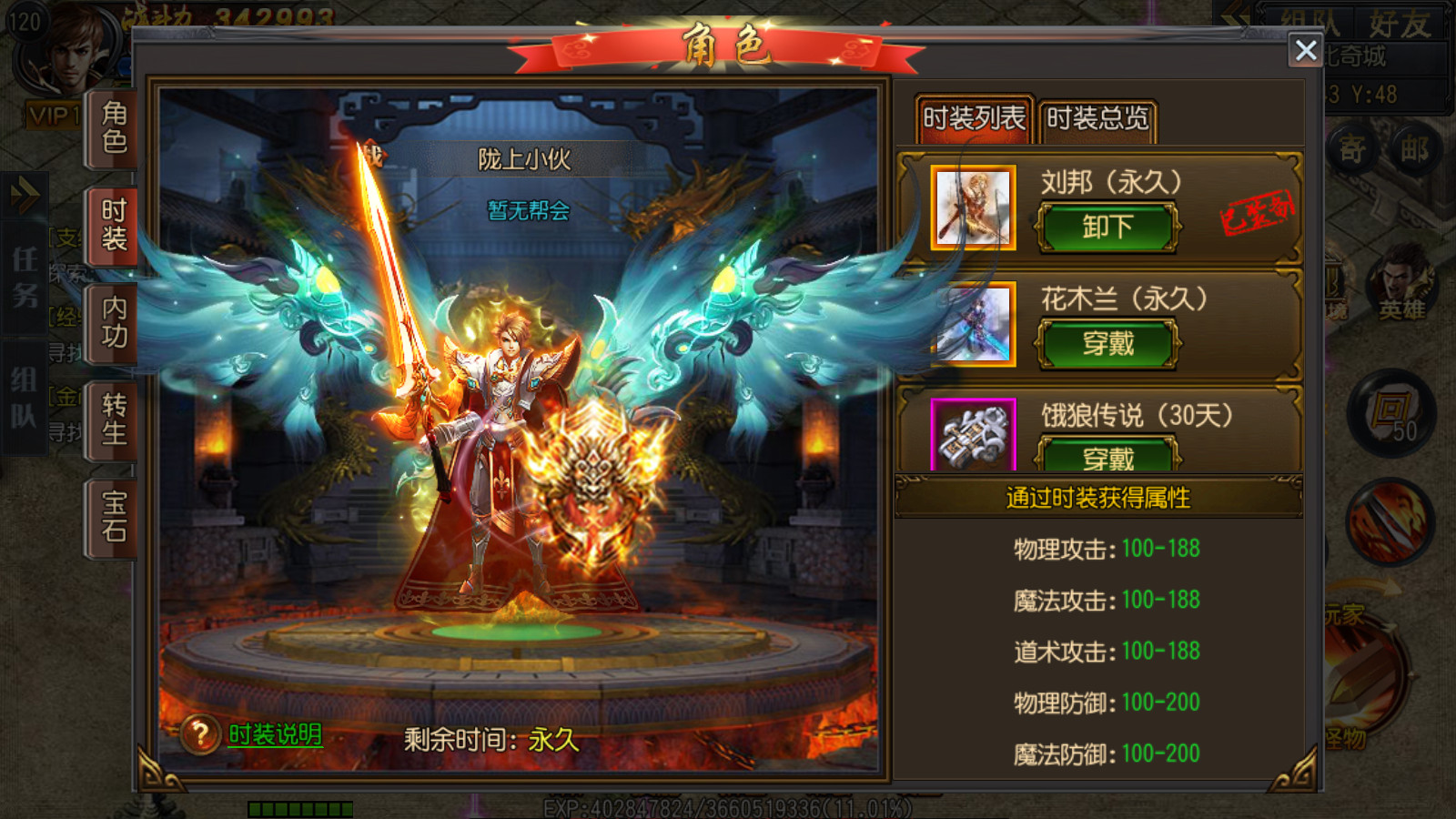Viewport: 1456px width, 819px height.
Task: Equip the 饿狼传说 item with 穿戴
Action: pos(1107,457)
